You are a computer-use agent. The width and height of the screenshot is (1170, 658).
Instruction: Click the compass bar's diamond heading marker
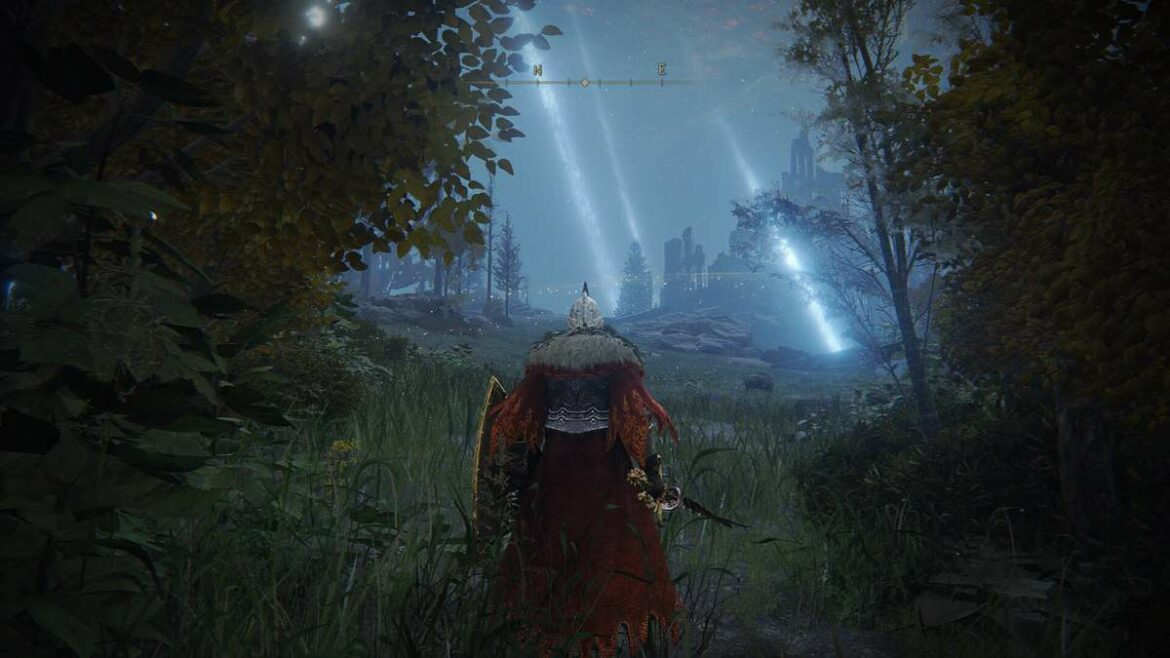click(x=585, y=82)
